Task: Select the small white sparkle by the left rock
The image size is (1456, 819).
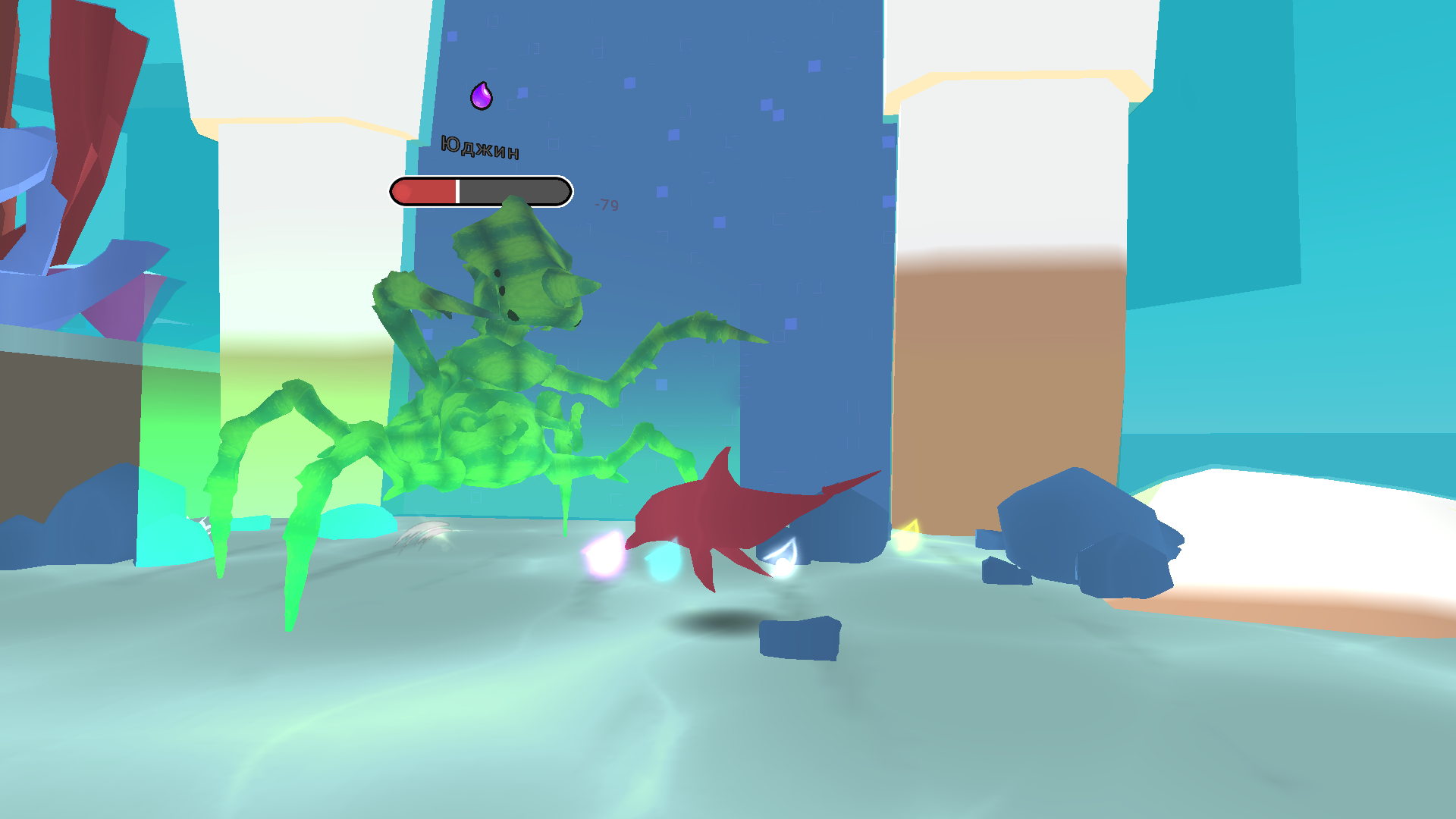Action: point(203,523)
